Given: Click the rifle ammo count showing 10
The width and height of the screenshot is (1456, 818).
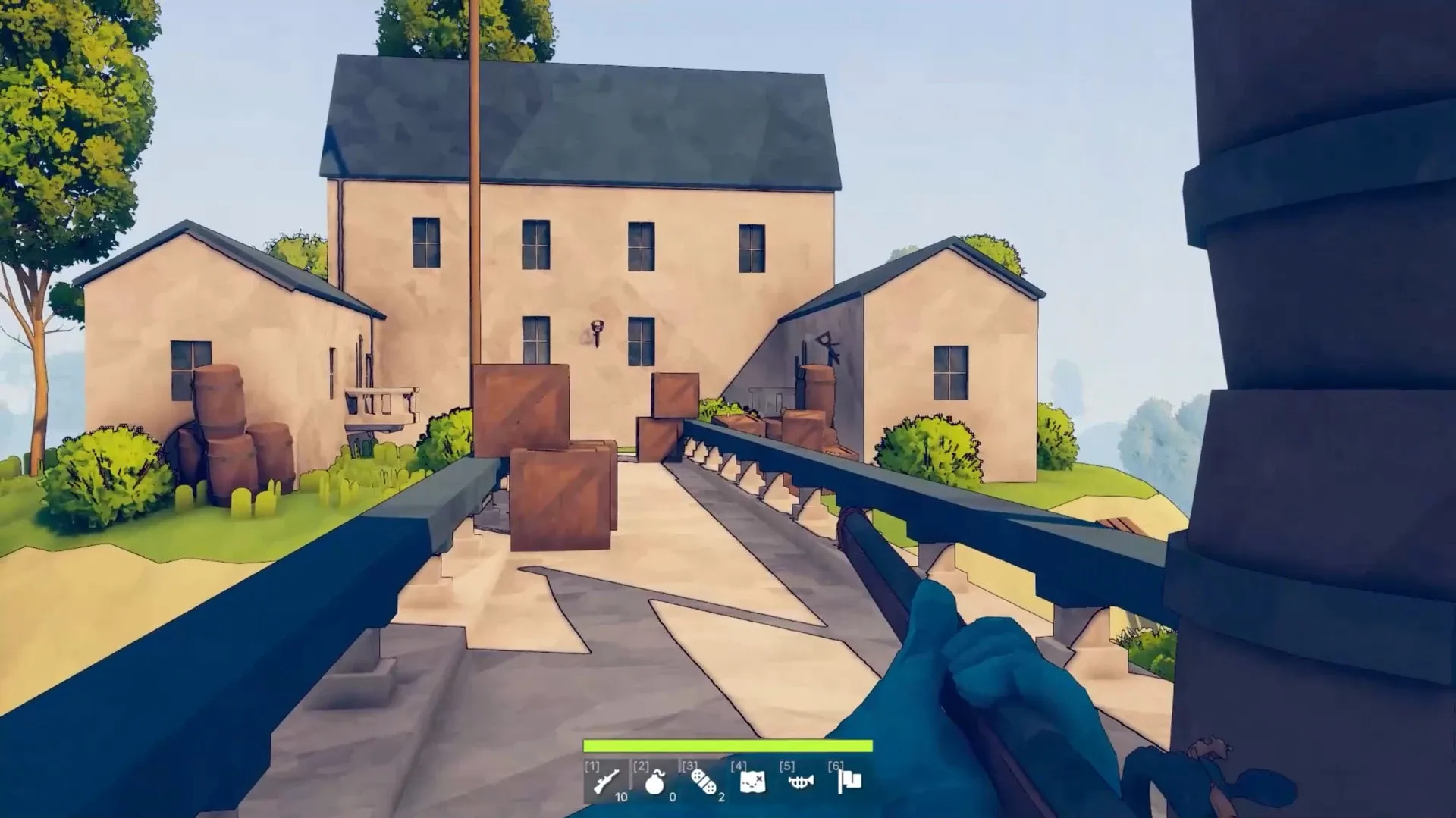Looking at the screenshot, I should 620,799.
